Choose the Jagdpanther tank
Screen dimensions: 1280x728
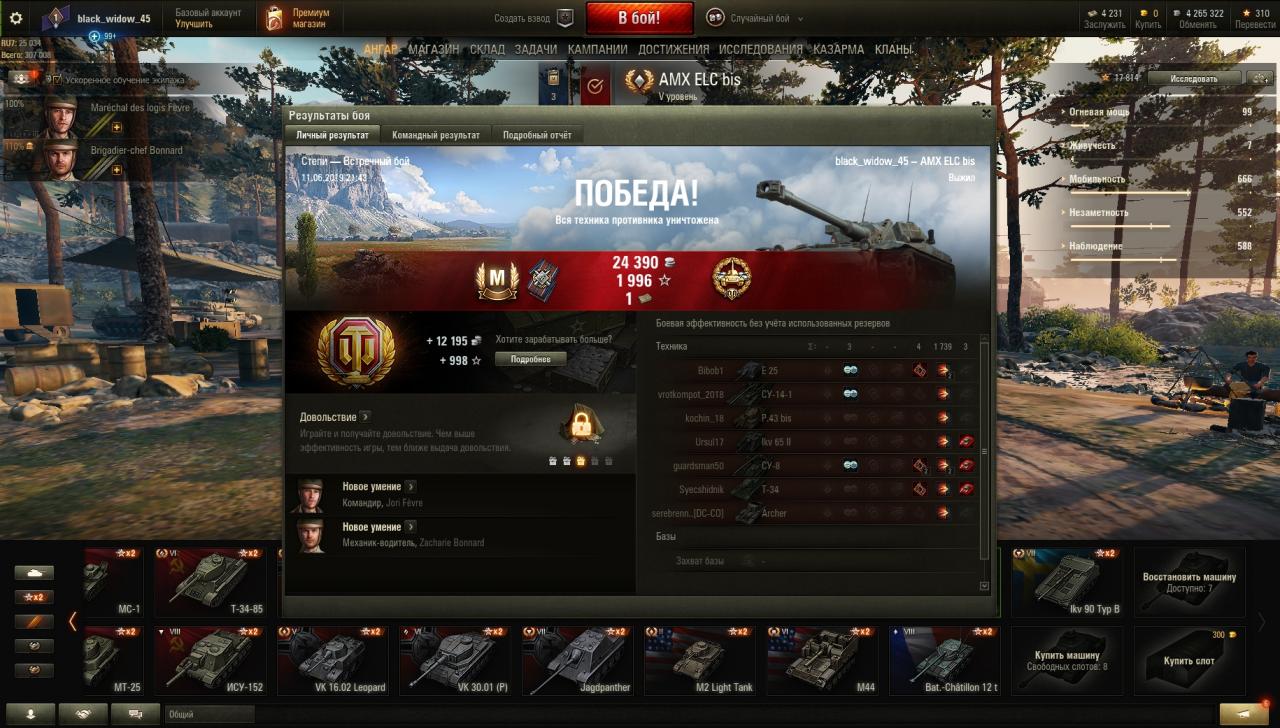click(578, 661)
